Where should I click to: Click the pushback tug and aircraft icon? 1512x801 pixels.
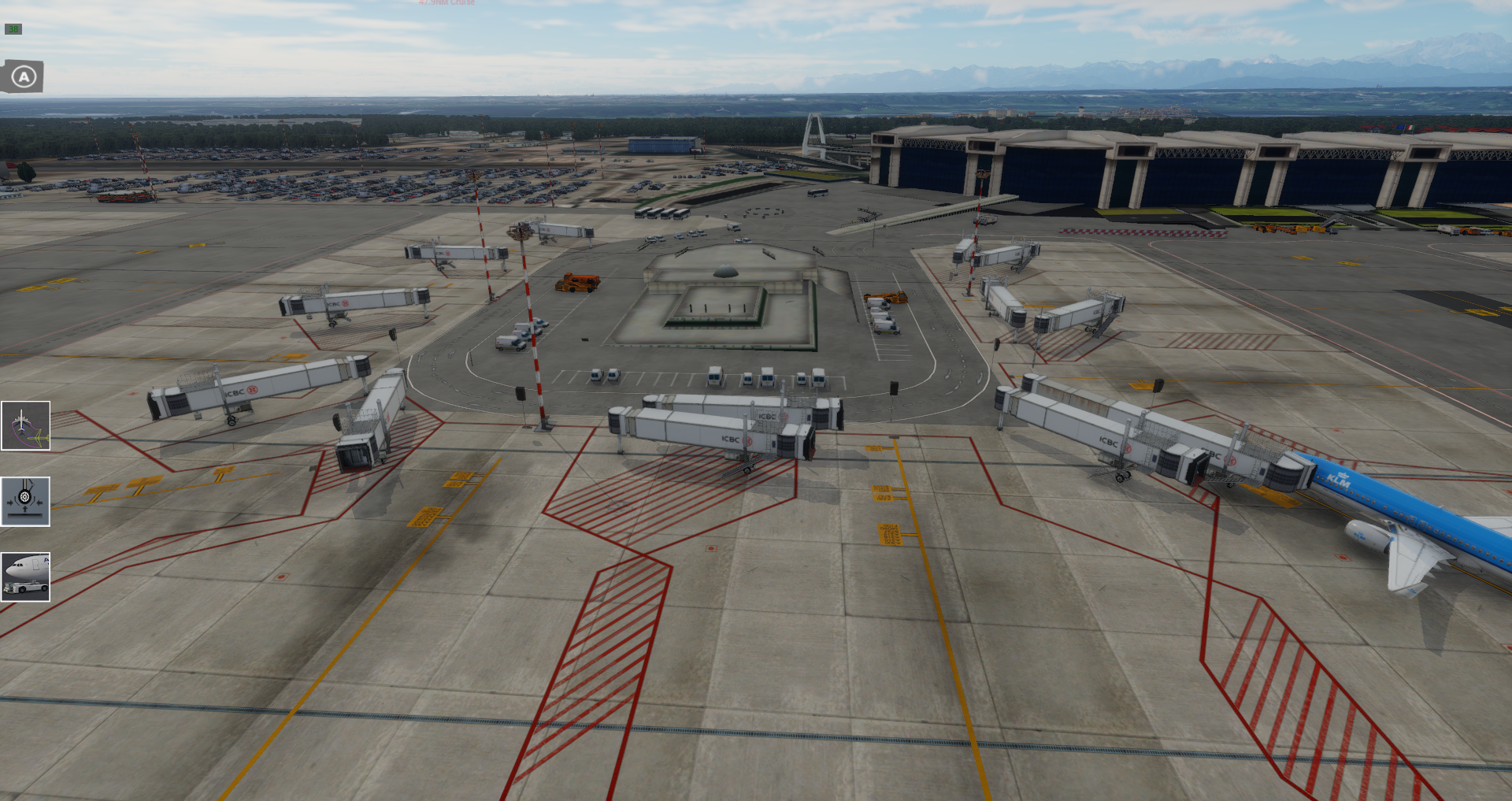[25, 577]
